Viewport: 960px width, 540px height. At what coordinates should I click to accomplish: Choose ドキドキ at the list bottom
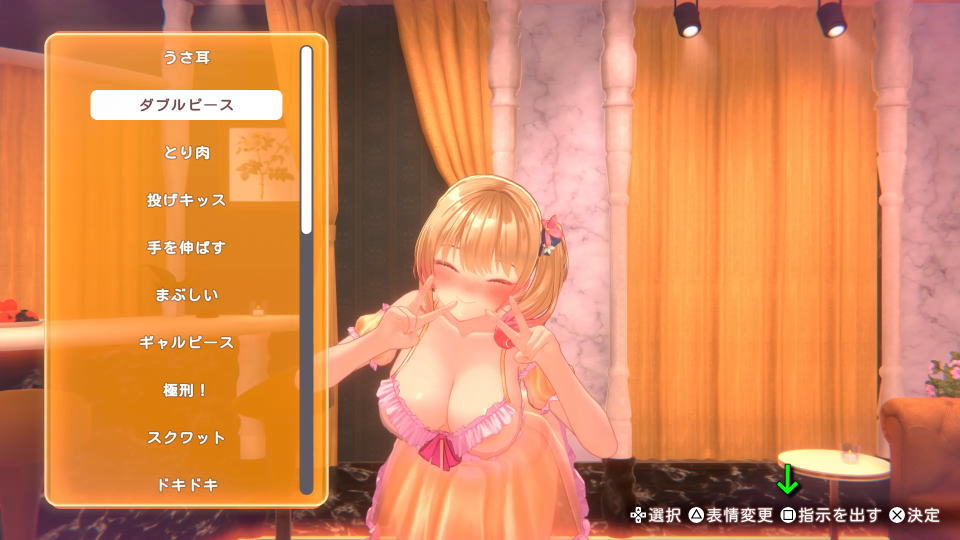186,485
